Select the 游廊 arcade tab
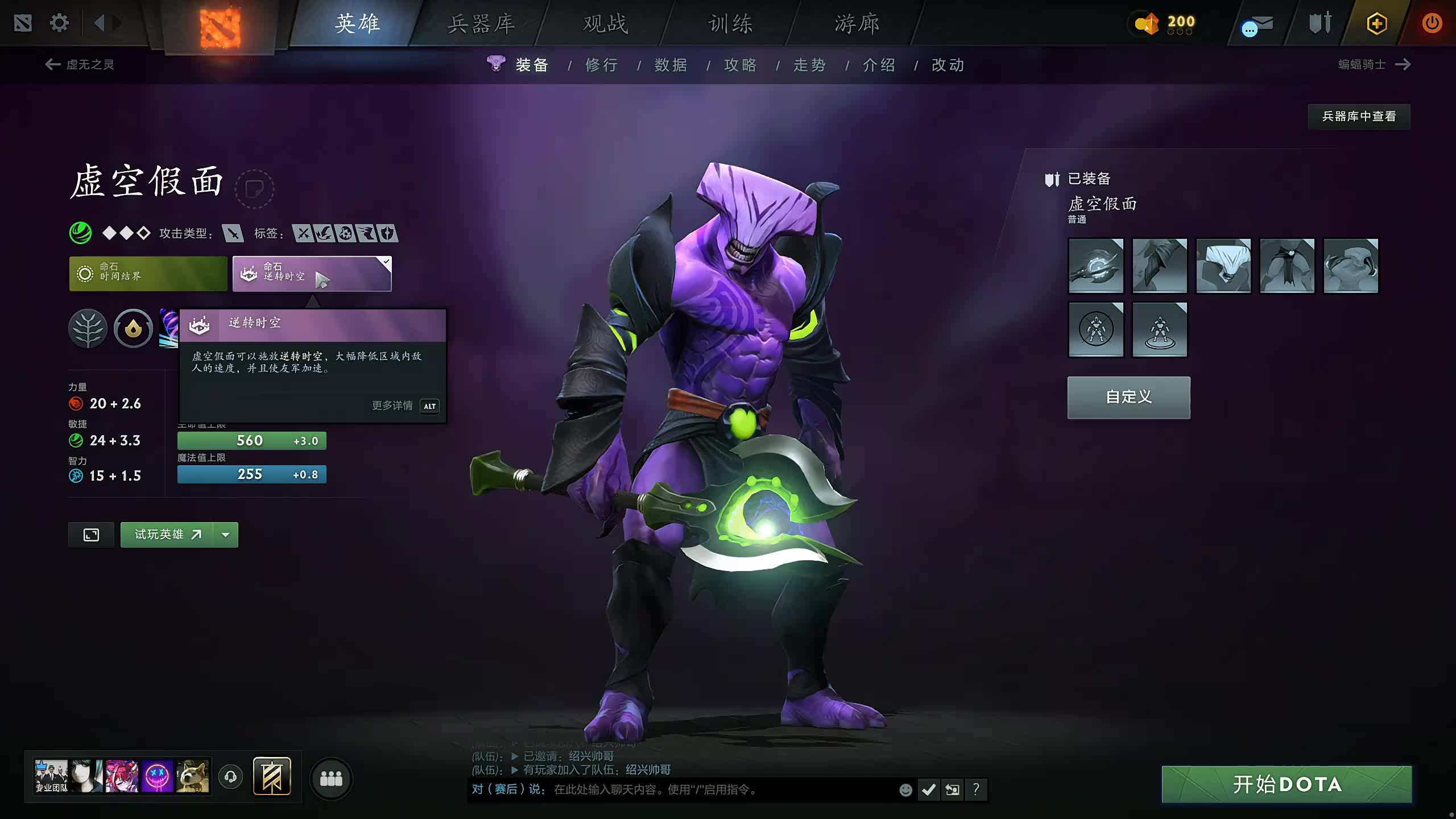 pyautogui.click(x=857, y=24)
